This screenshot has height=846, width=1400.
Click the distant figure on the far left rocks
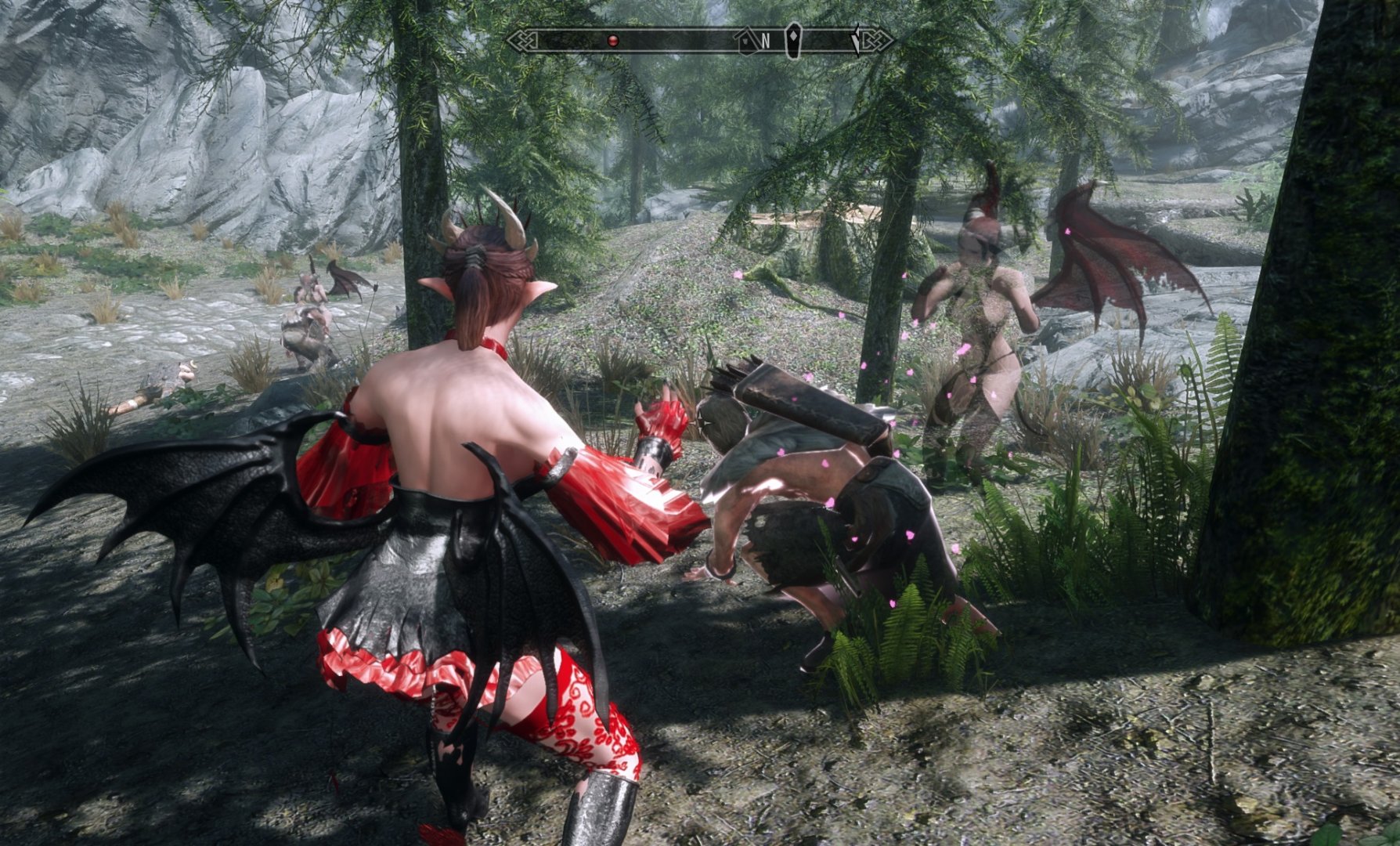pos(312,313)
